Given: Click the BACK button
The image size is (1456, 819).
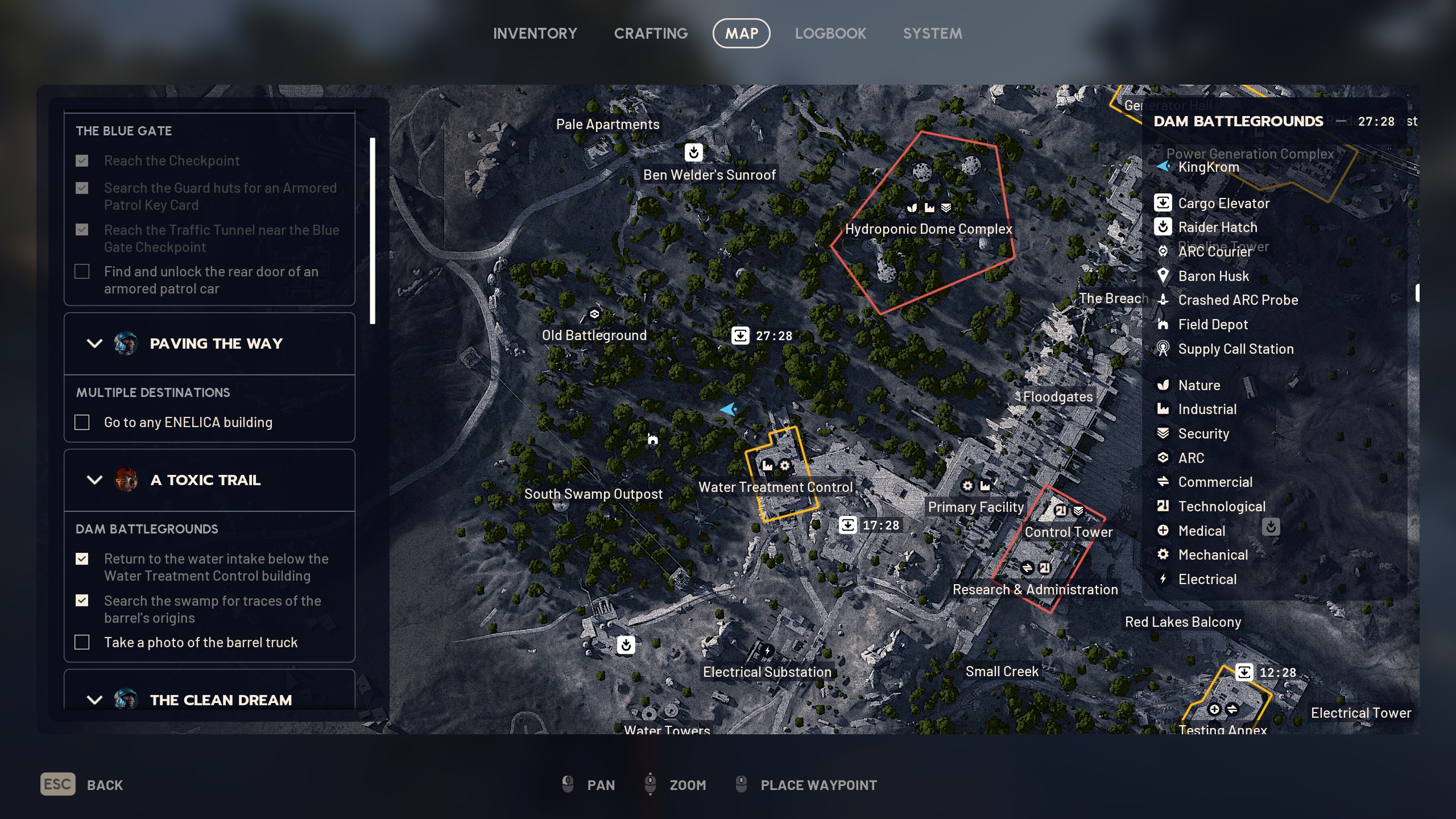Looking at the screenshot, I should coord(106,785).
